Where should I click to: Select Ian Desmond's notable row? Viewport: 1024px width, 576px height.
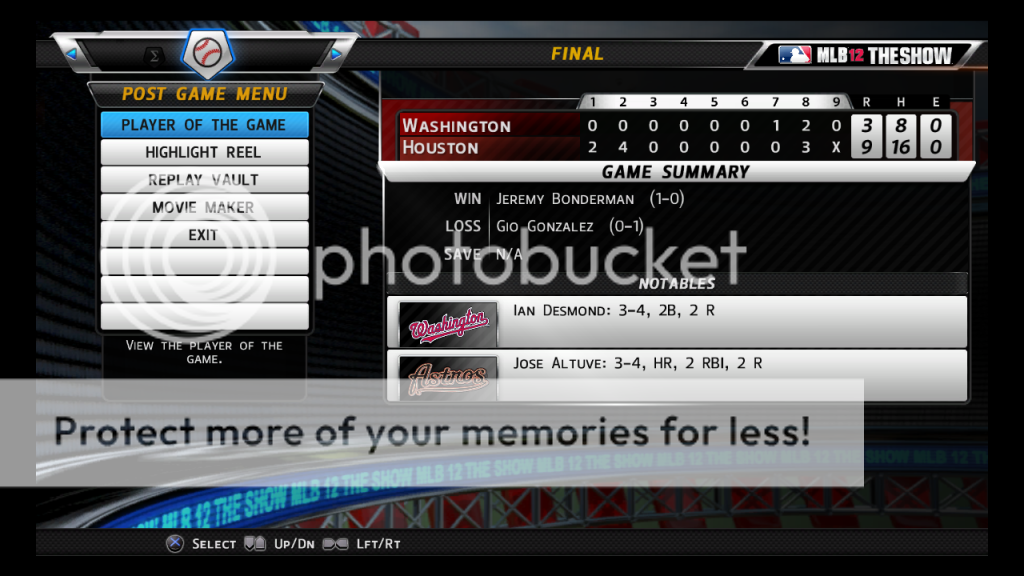[677, 321]
